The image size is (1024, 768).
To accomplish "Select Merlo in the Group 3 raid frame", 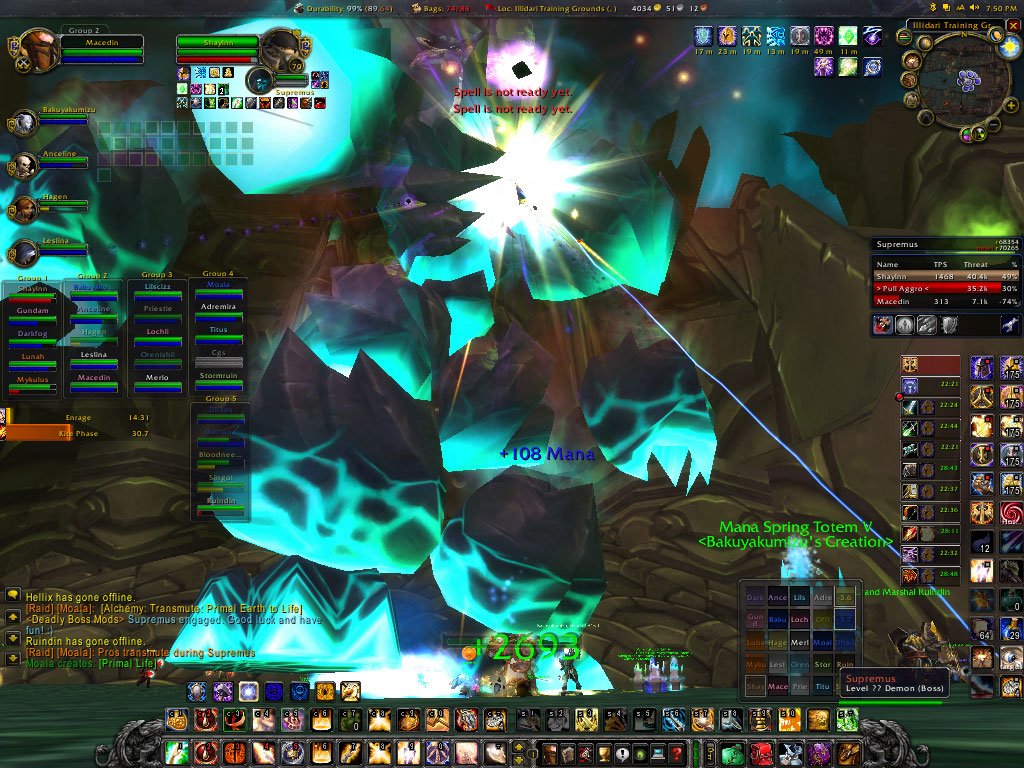I will (156, 382).
